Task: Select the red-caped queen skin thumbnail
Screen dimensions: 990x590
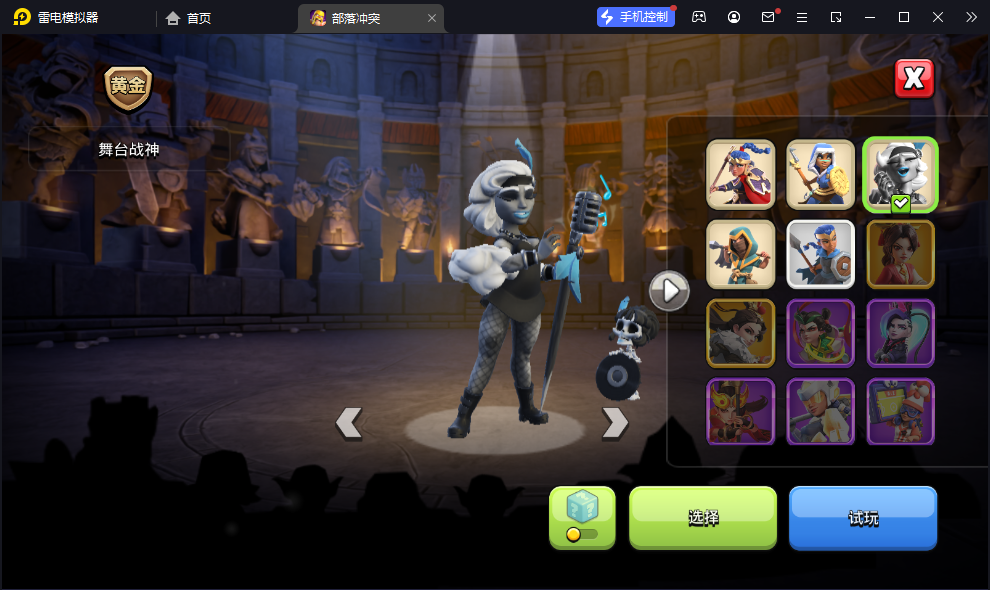Action: pos(741,174)
